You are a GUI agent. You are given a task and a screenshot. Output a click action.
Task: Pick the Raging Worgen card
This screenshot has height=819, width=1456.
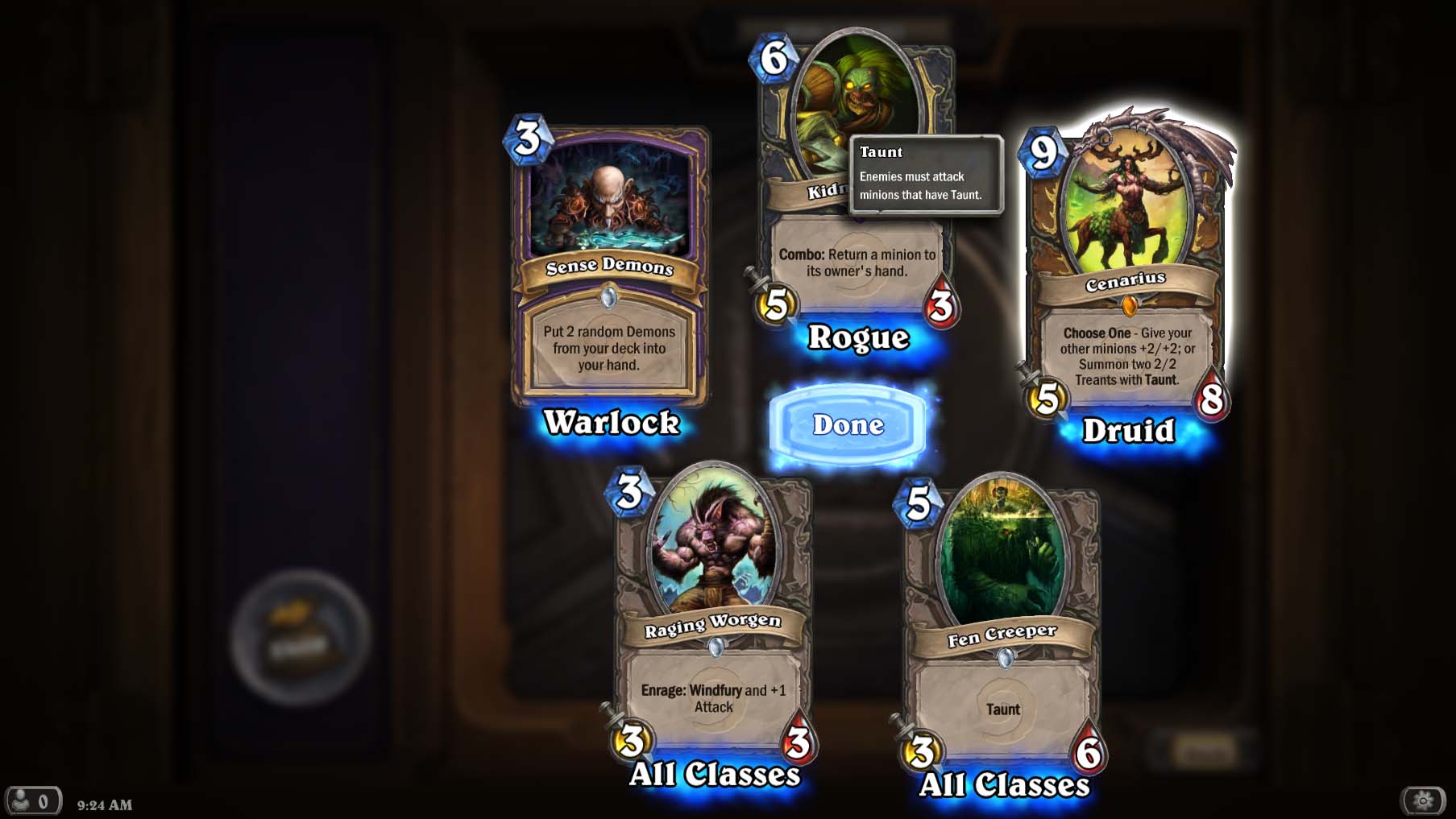pyautogui.click(x=713, y=612)
